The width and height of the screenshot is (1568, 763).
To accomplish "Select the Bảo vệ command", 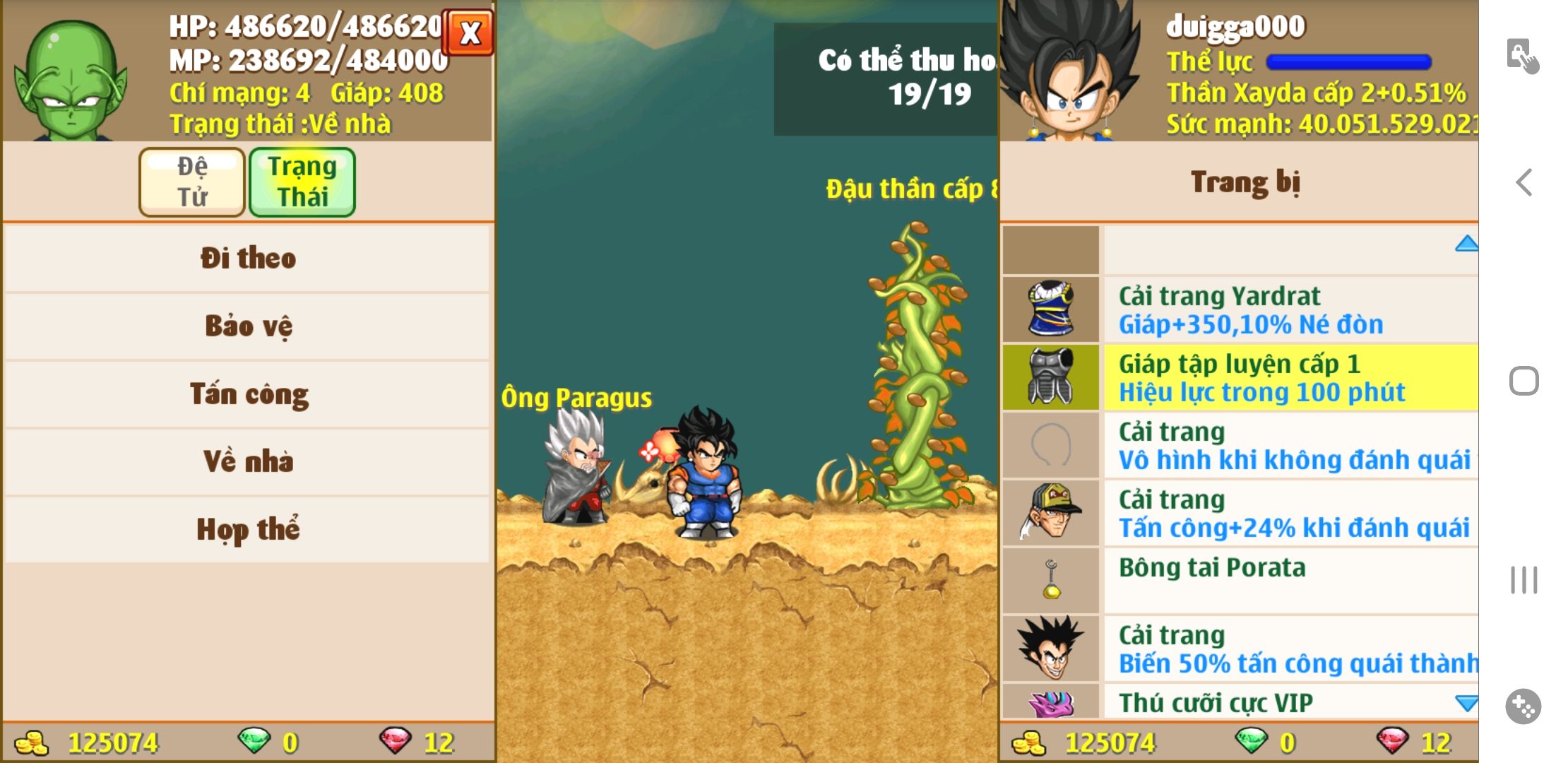I will [247, 326].
